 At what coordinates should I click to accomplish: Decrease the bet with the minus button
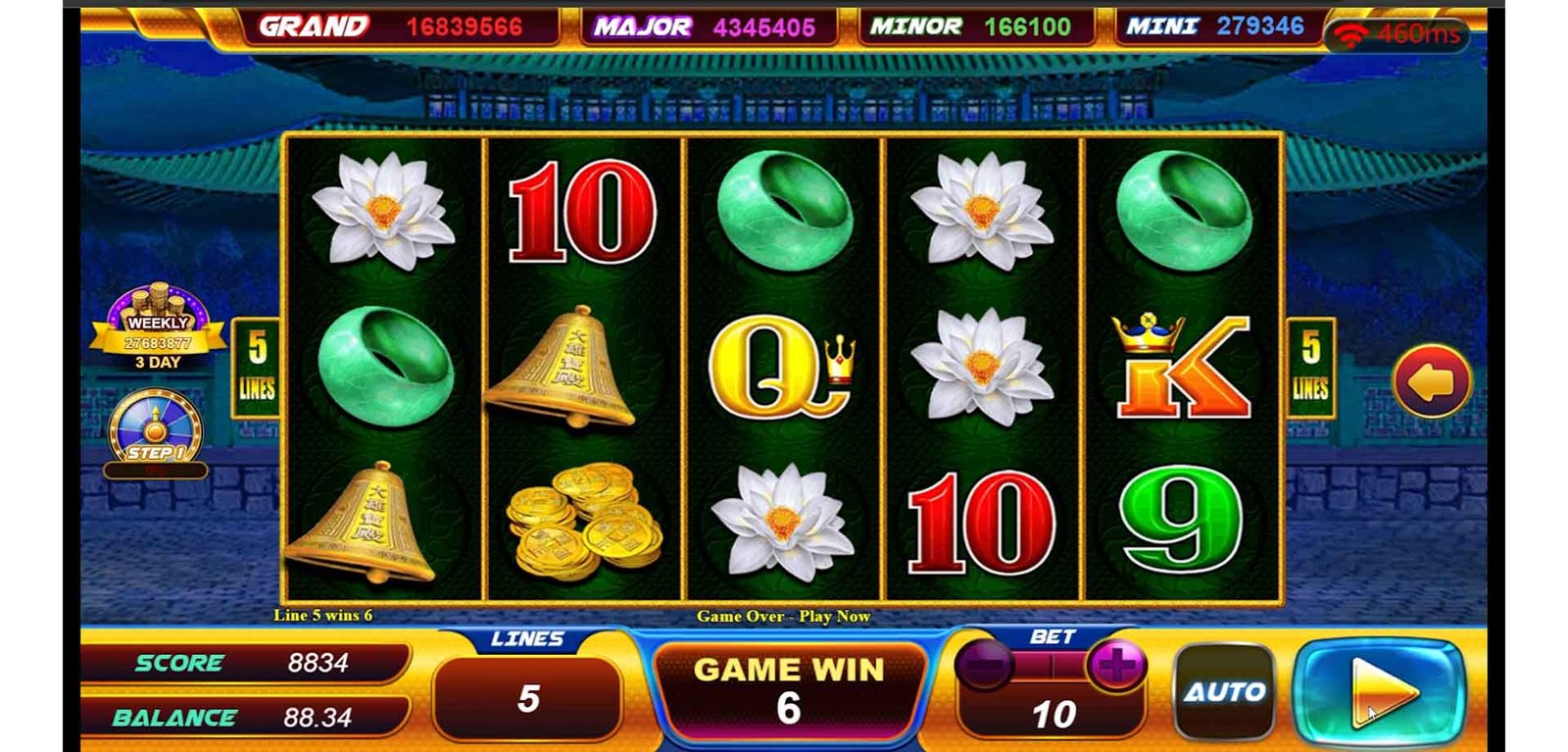pos(983,667)
